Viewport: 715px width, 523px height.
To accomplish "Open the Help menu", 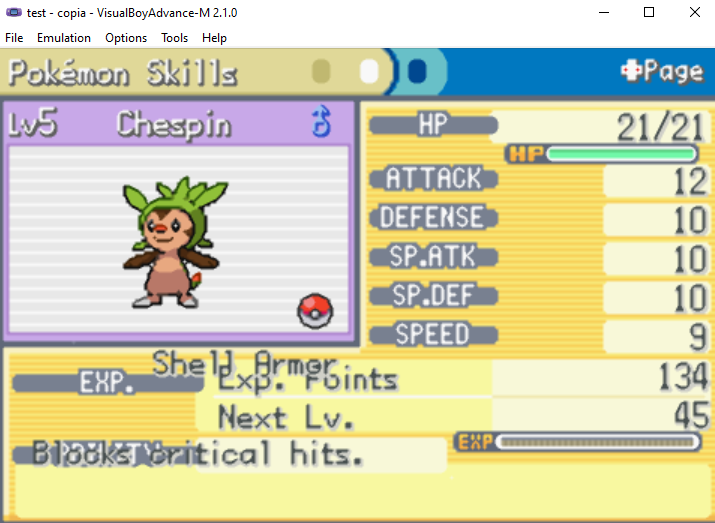I will (214, 38).
